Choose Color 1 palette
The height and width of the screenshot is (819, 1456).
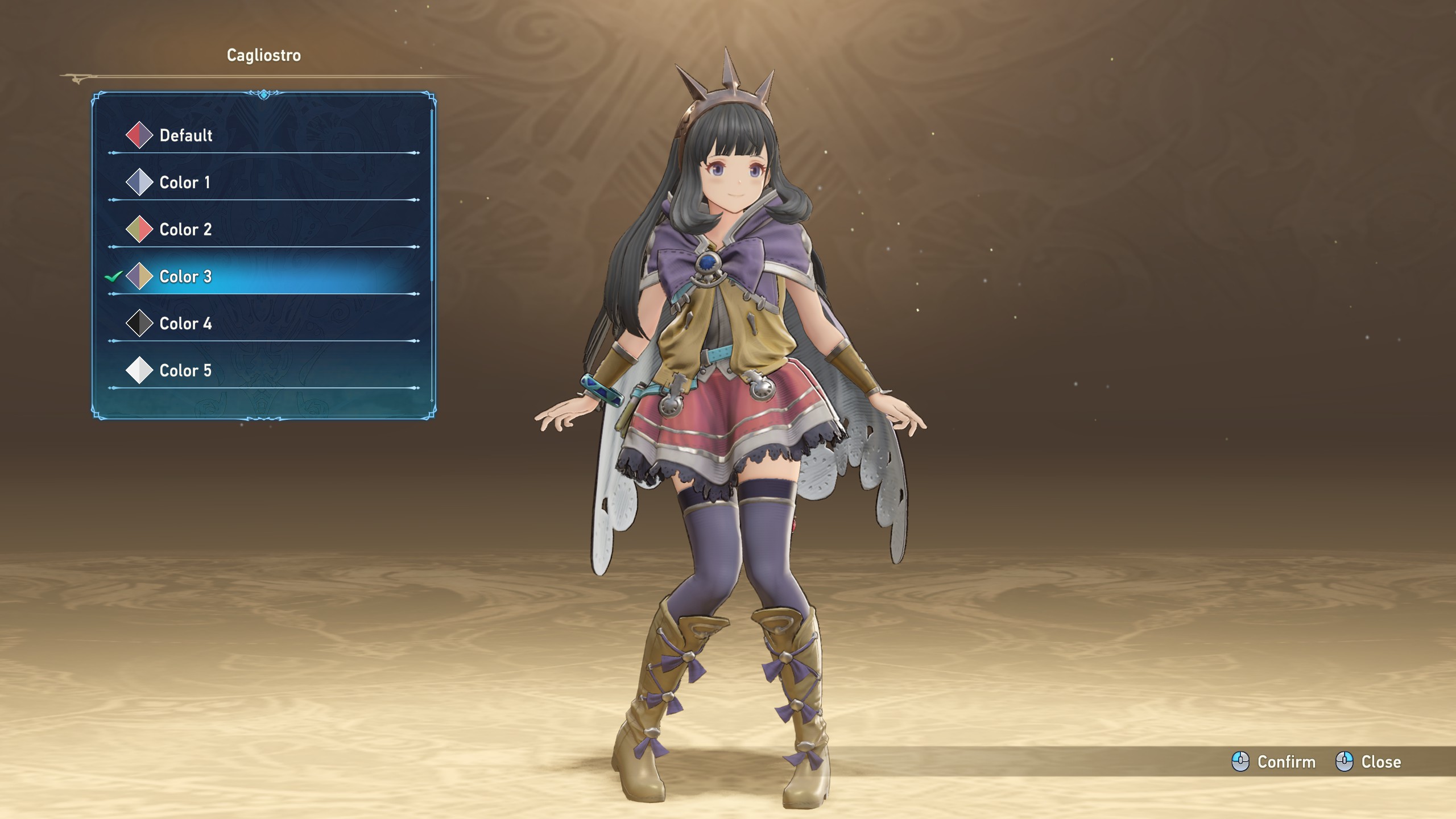coord(184,183)
